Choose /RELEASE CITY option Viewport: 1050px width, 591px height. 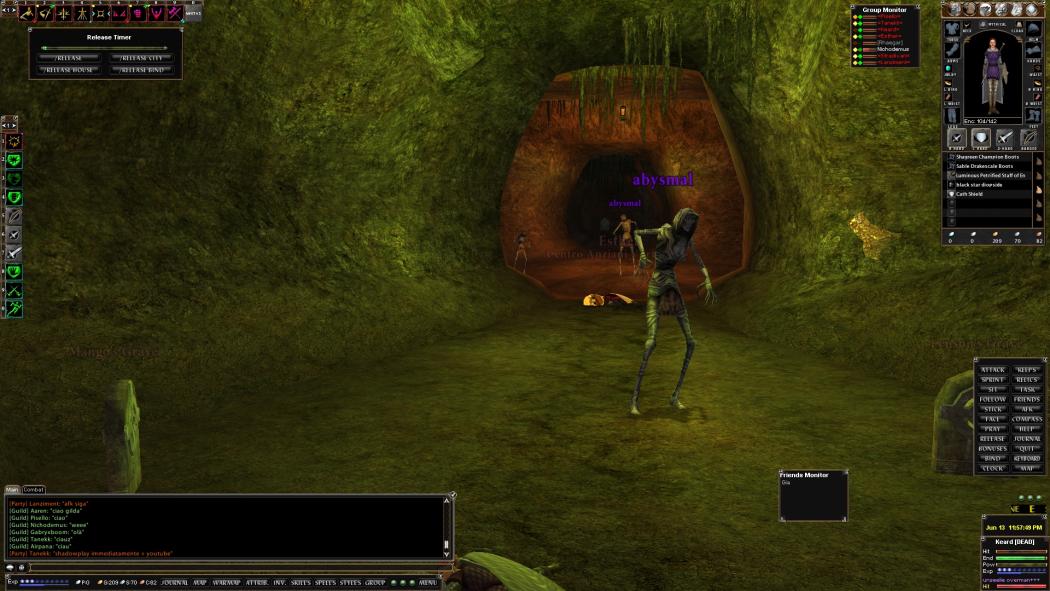pyautogui.click(x=143, y=58)
